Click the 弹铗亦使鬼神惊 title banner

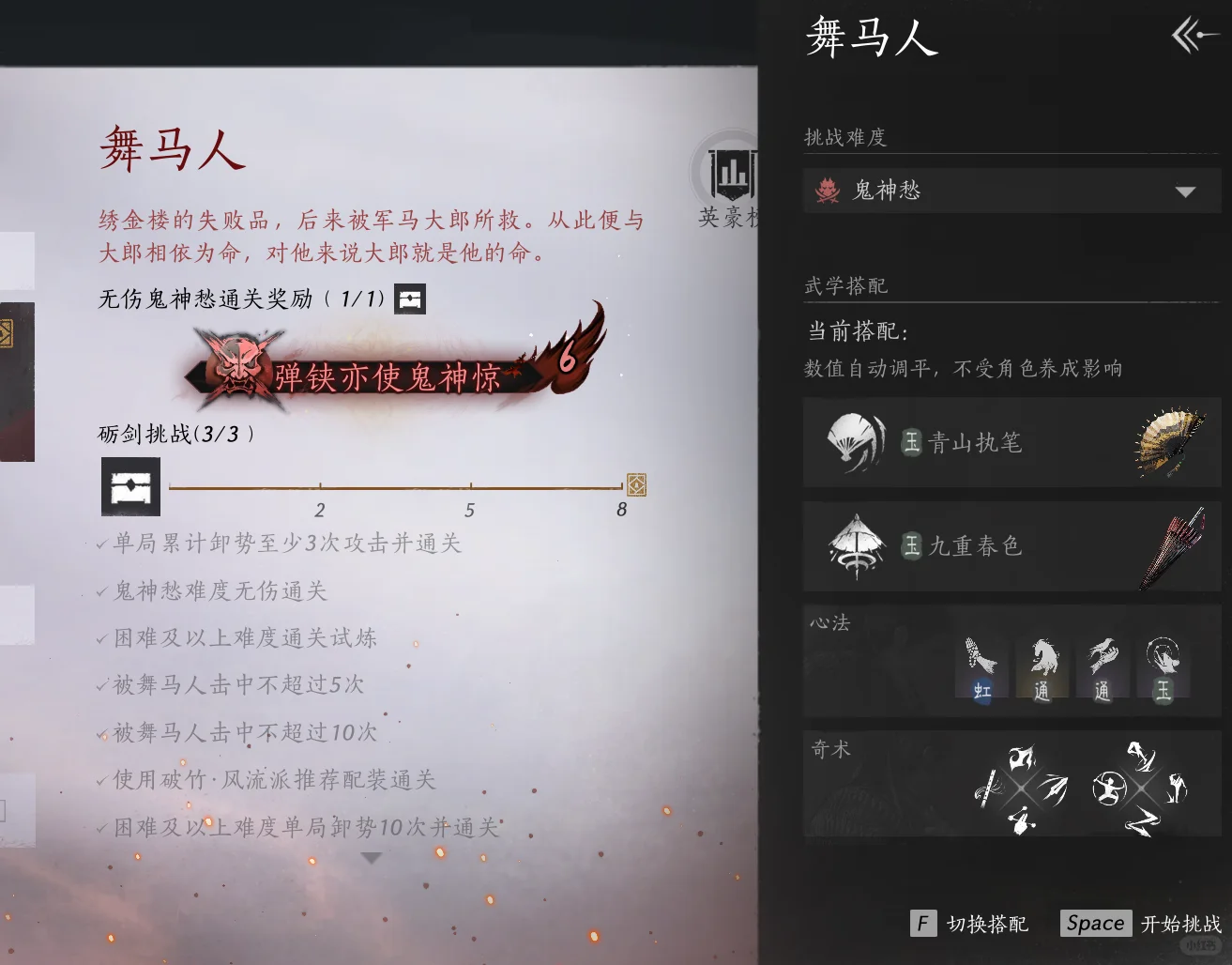387,375
